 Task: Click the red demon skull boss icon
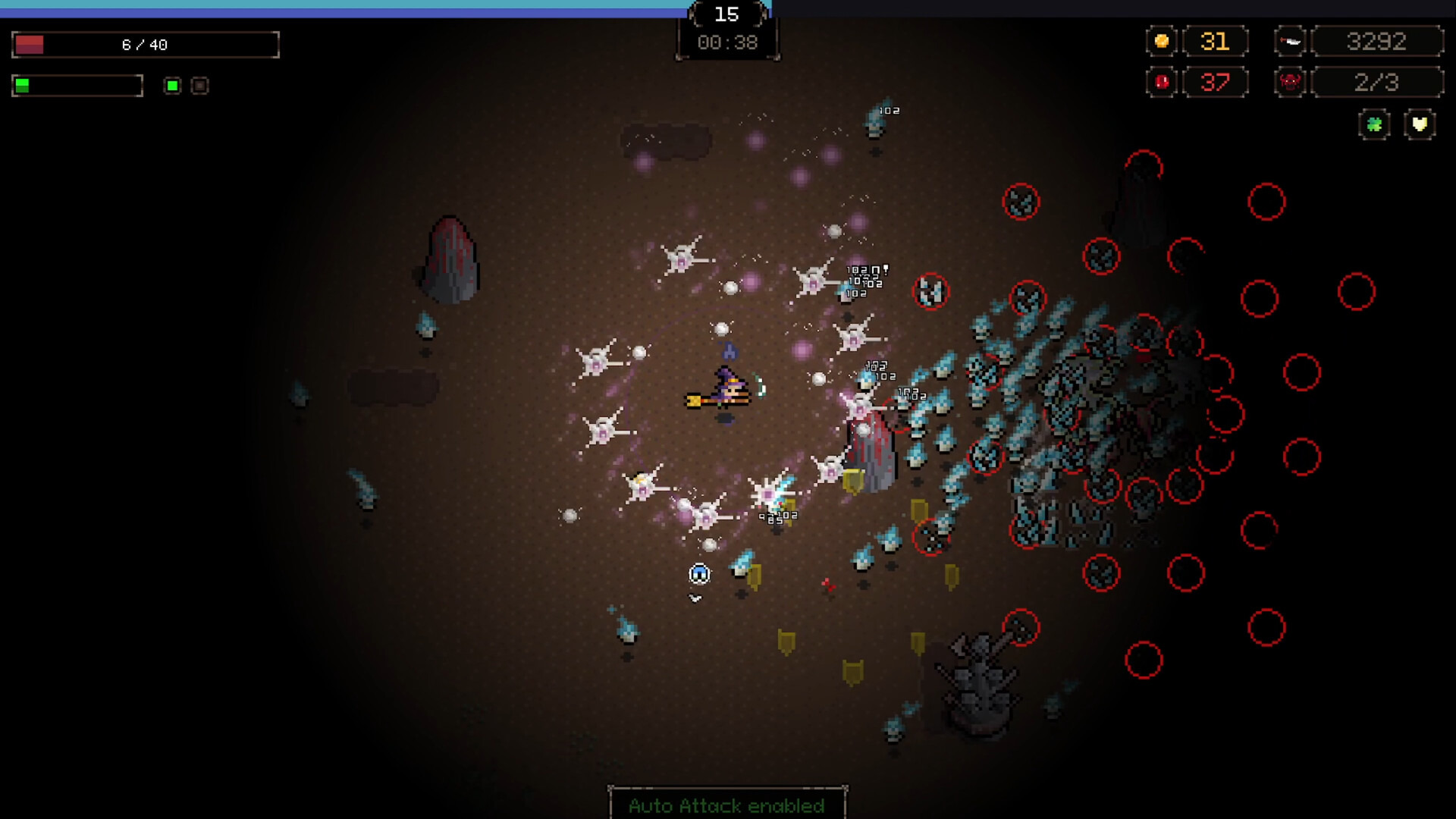coord(1290,82)
